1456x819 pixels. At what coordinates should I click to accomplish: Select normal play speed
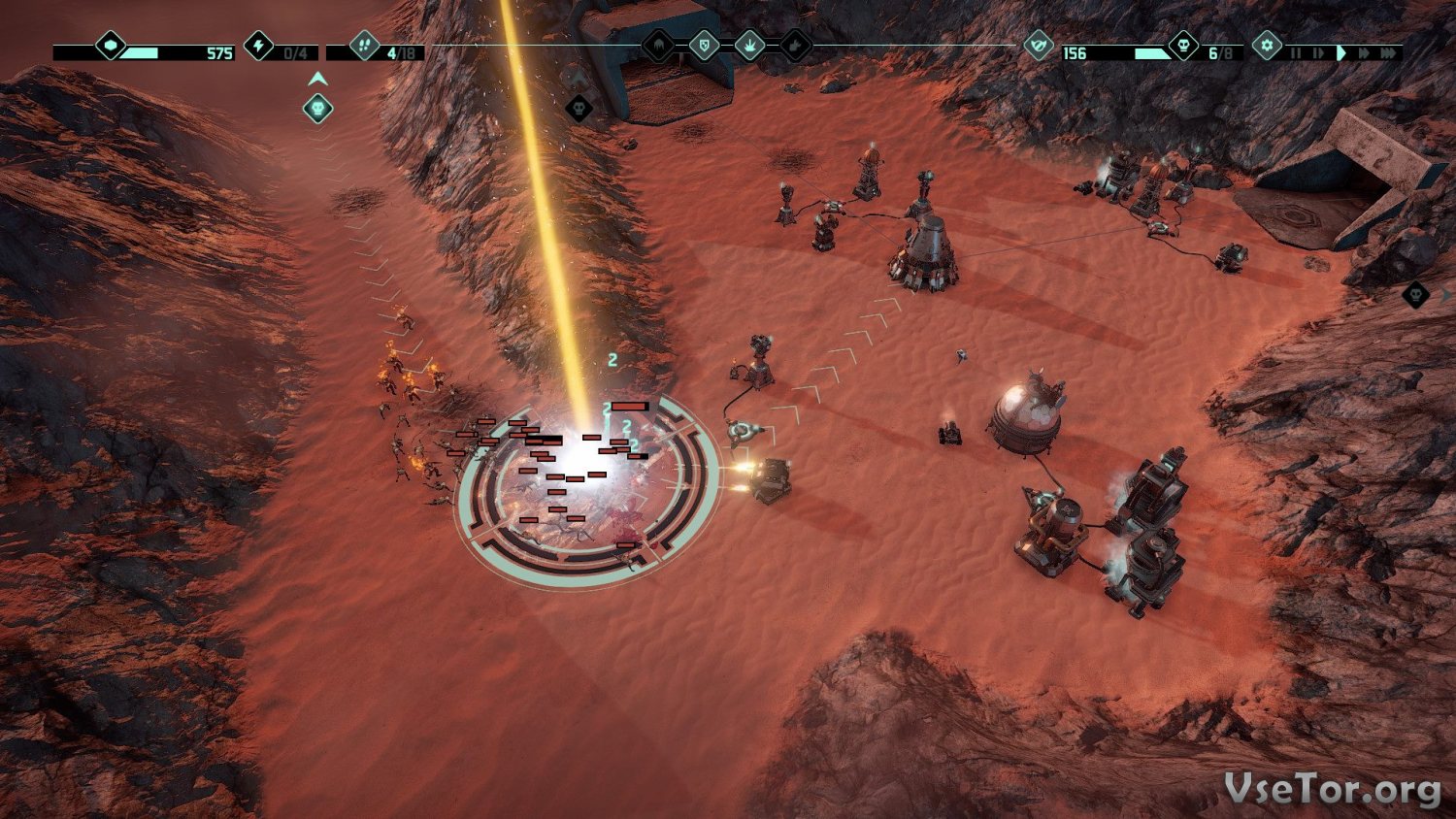click(1340, 52)
